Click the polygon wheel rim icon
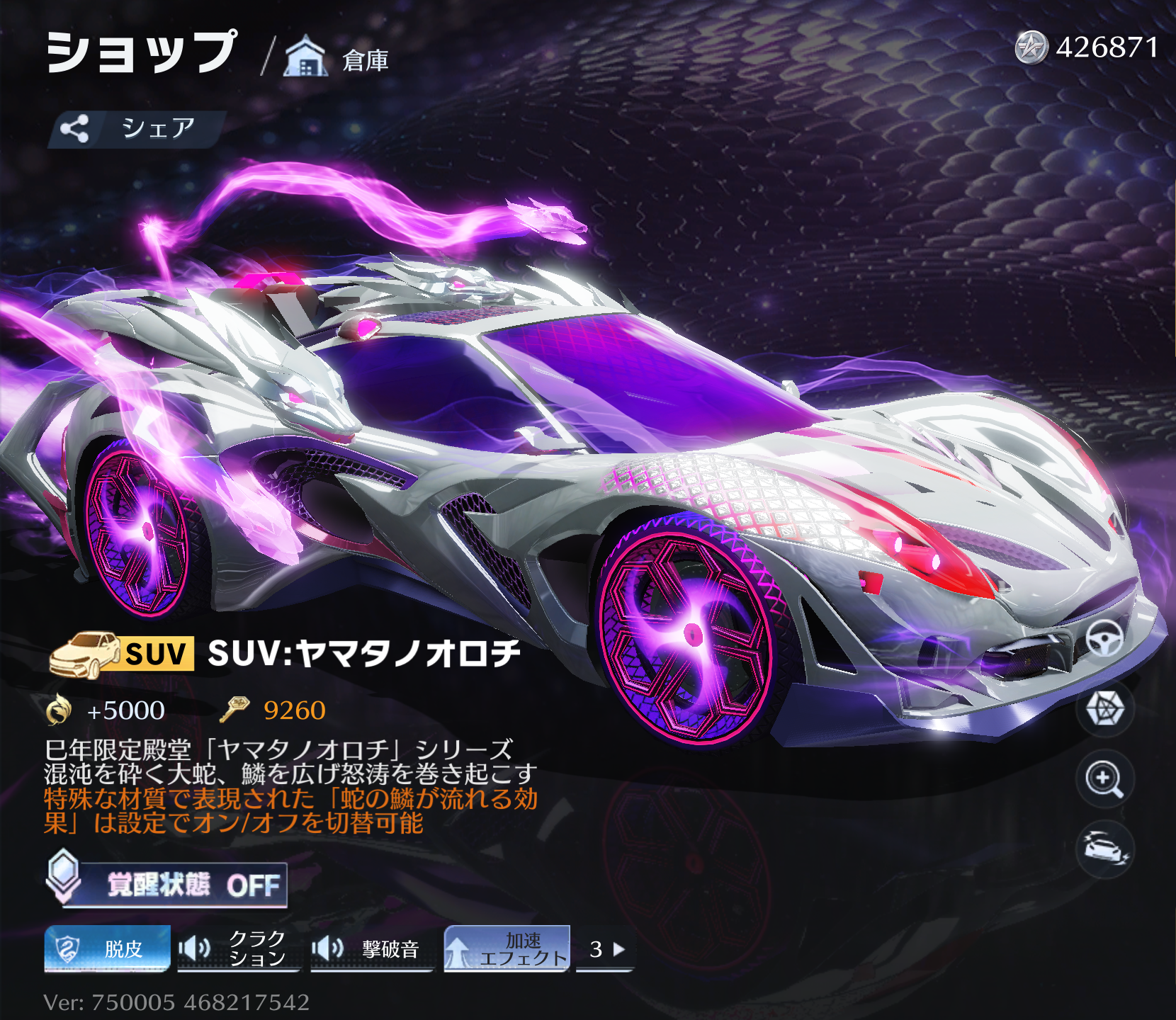Image resolution: width=1176 pixels, height=1020 pixels. pos(1104,708)
